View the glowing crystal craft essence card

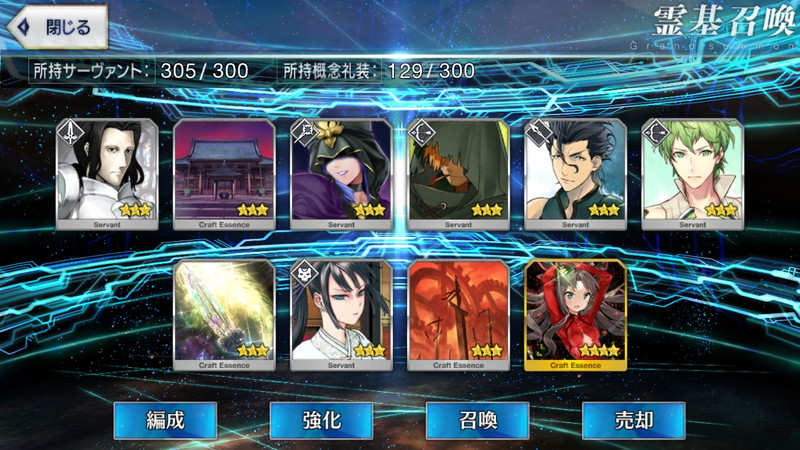point(224,314)
